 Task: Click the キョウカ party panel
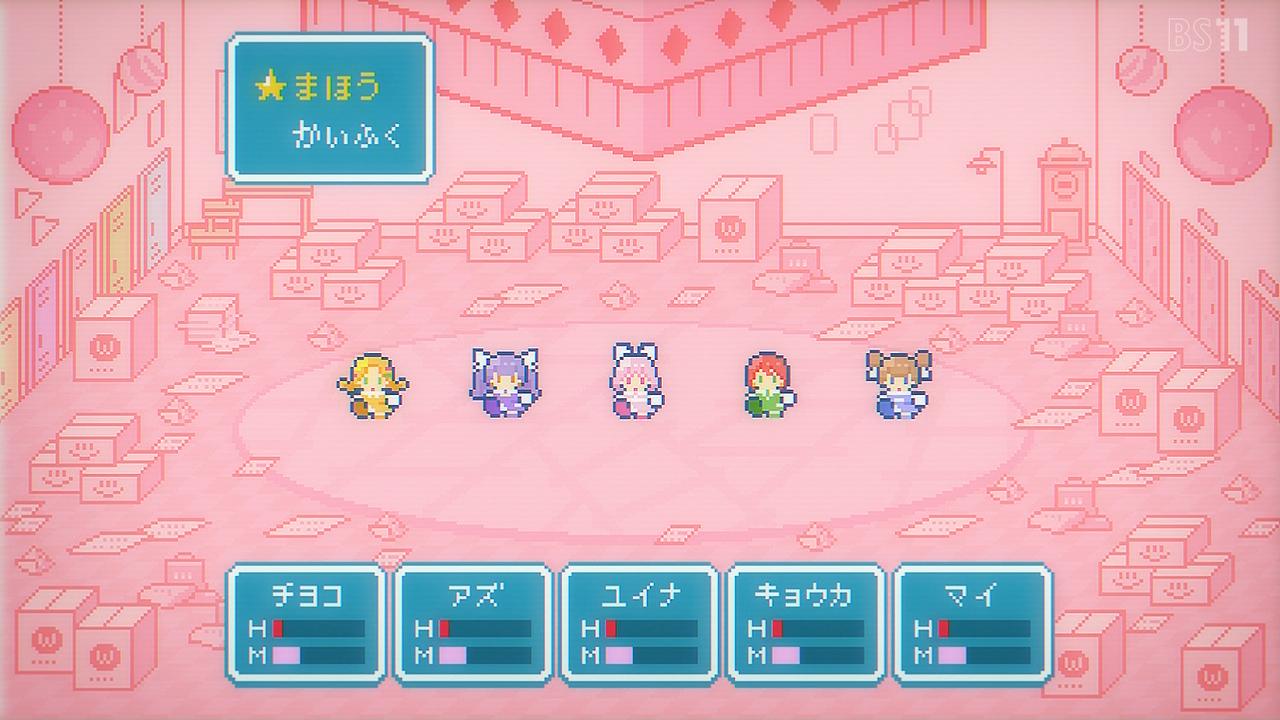tap(806, 623)
